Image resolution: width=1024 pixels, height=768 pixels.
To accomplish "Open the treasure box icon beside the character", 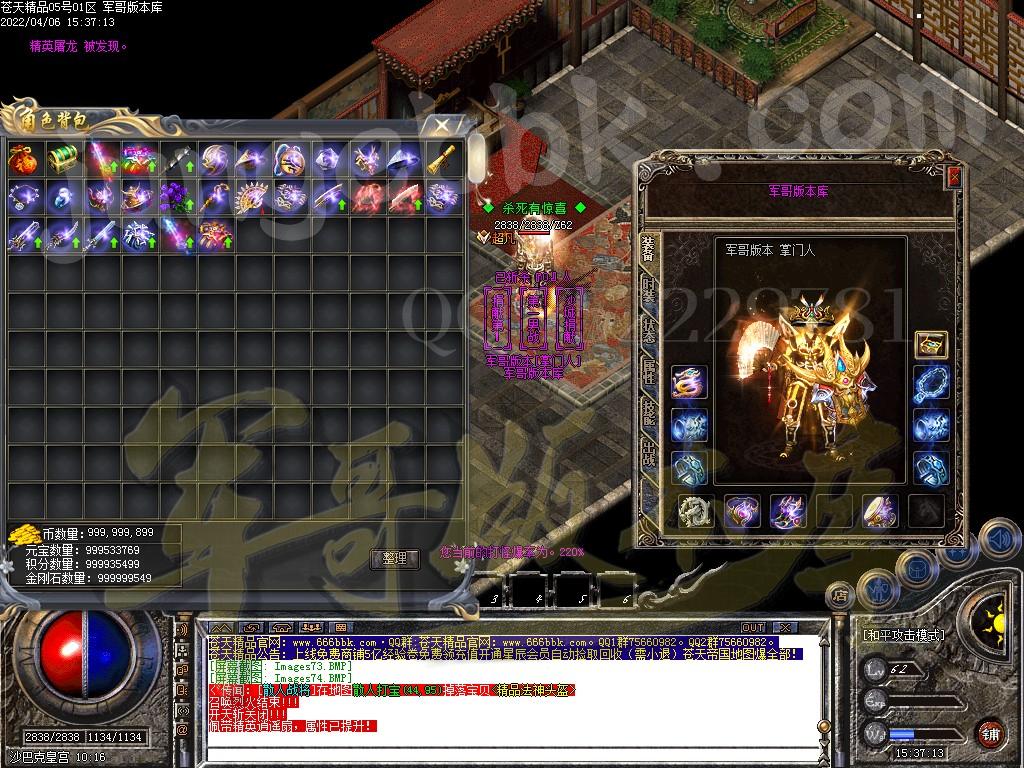I will [931, 345].
